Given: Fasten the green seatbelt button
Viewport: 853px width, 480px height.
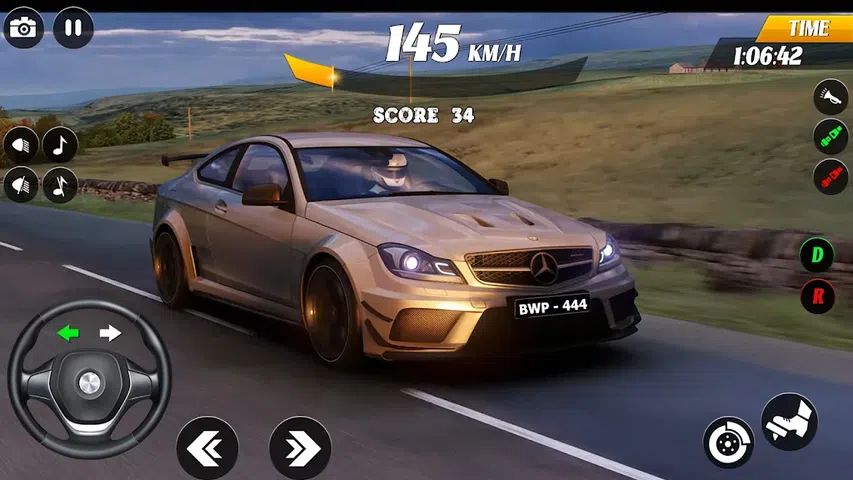Looking at the screenshot, I should coord(830,137).
